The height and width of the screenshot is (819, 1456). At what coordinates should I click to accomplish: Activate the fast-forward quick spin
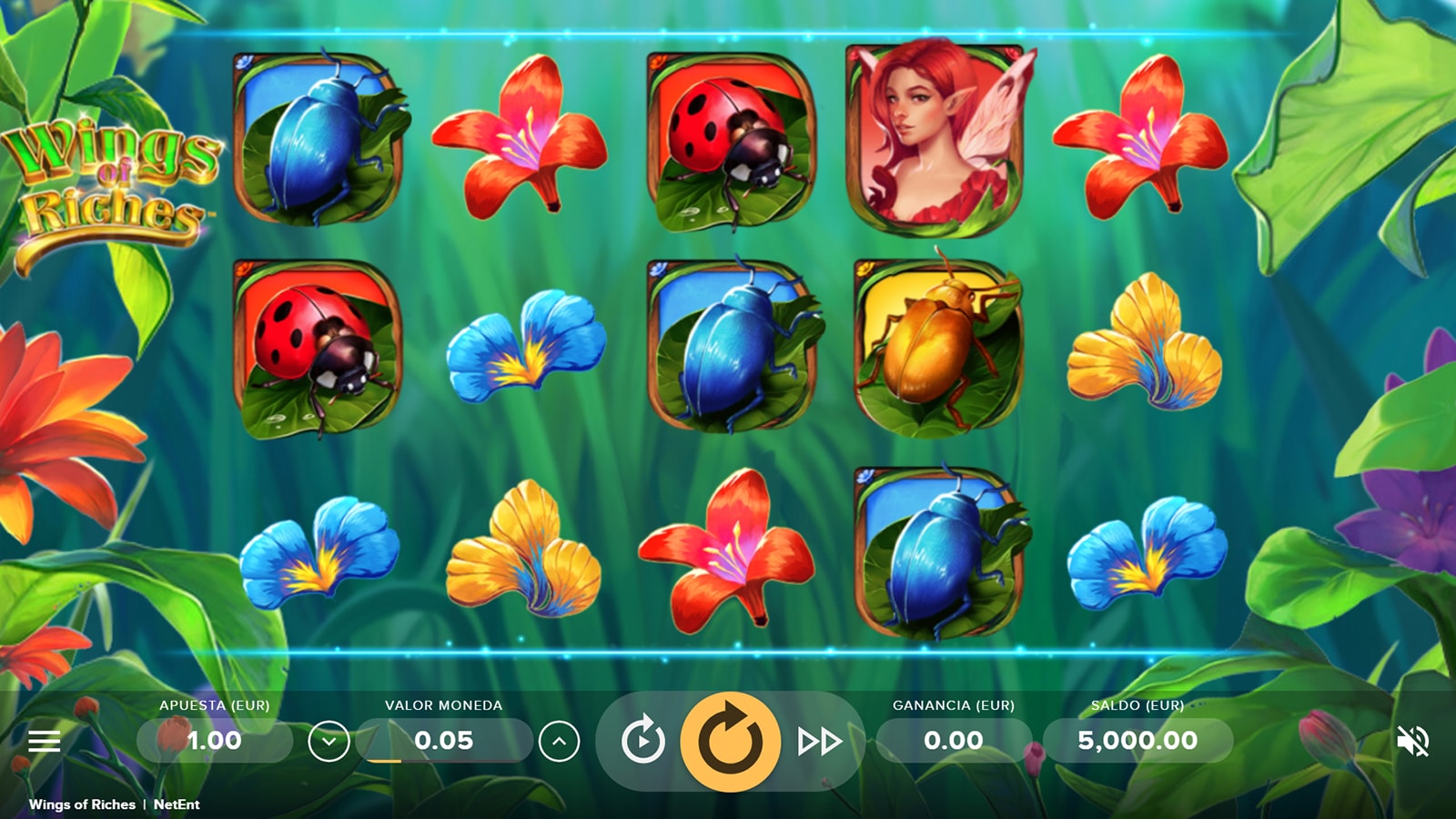(819, 742)
